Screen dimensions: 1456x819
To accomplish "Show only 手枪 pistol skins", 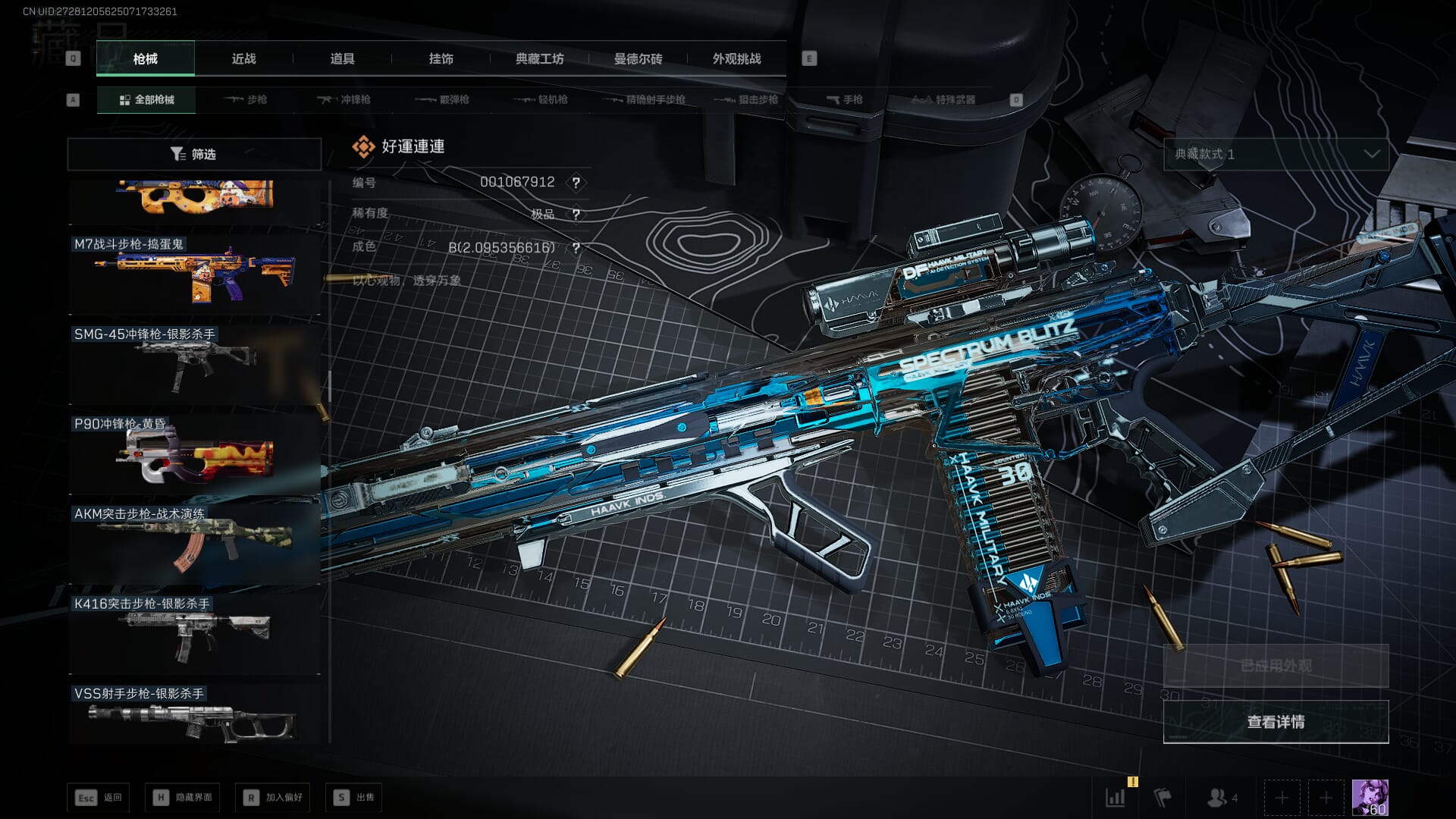I will click(845, 99).
